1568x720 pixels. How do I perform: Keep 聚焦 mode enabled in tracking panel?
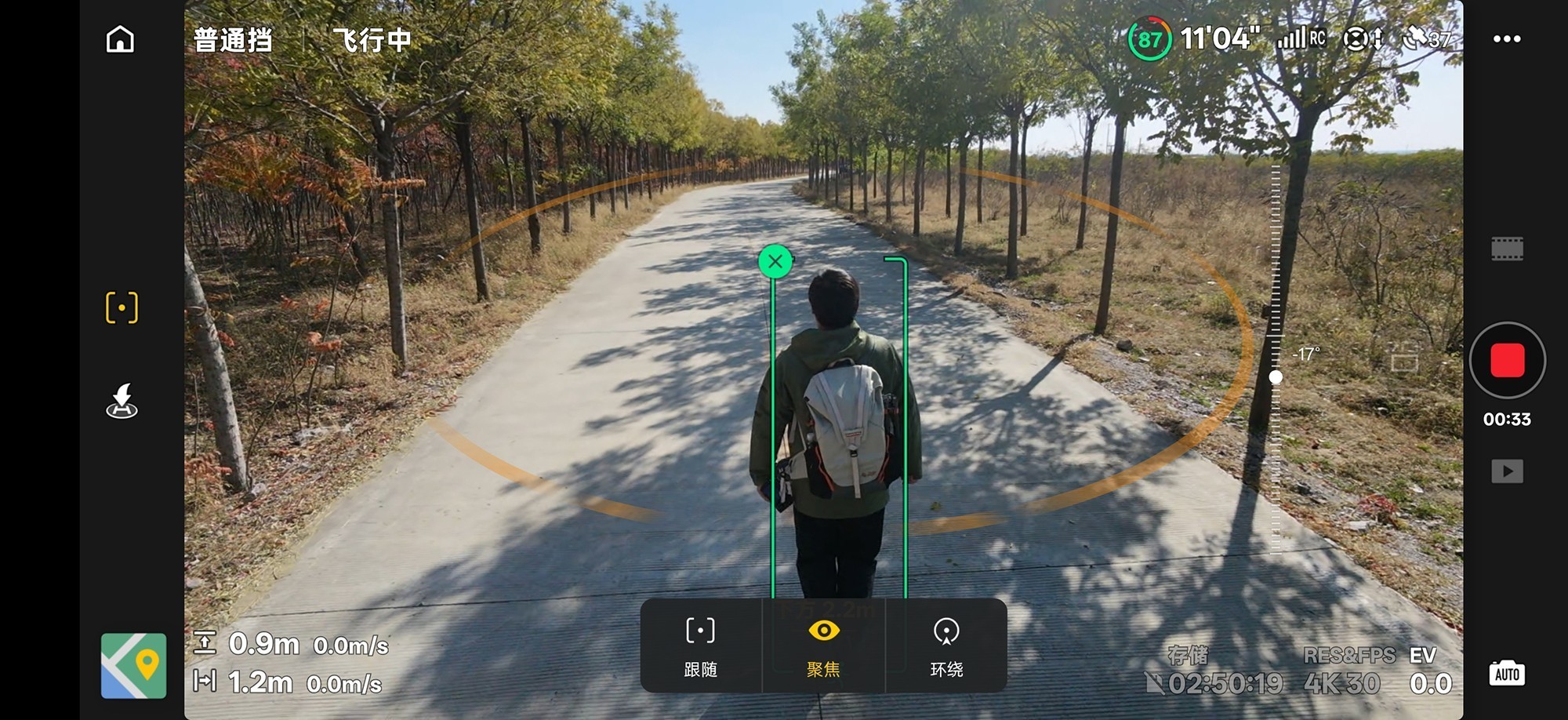pyautogui.click(x=822, y=645)
